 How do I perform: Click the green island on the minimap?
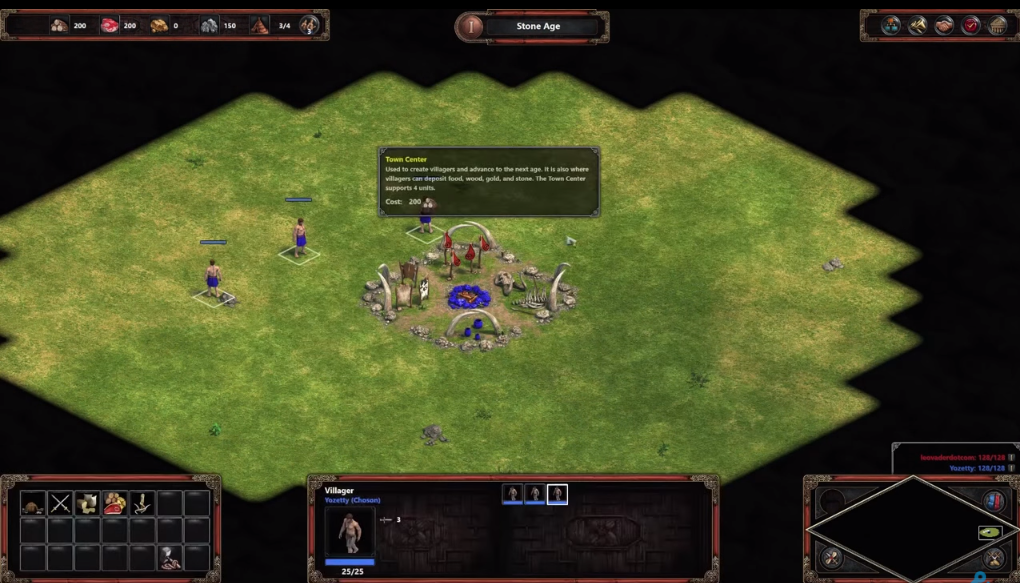[990, 532]
